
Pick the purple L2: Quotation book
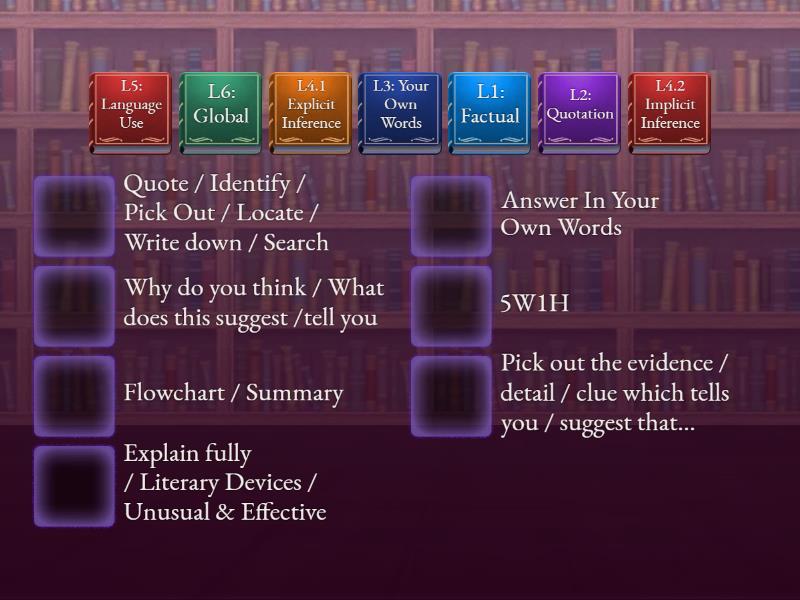click(579, 113)
